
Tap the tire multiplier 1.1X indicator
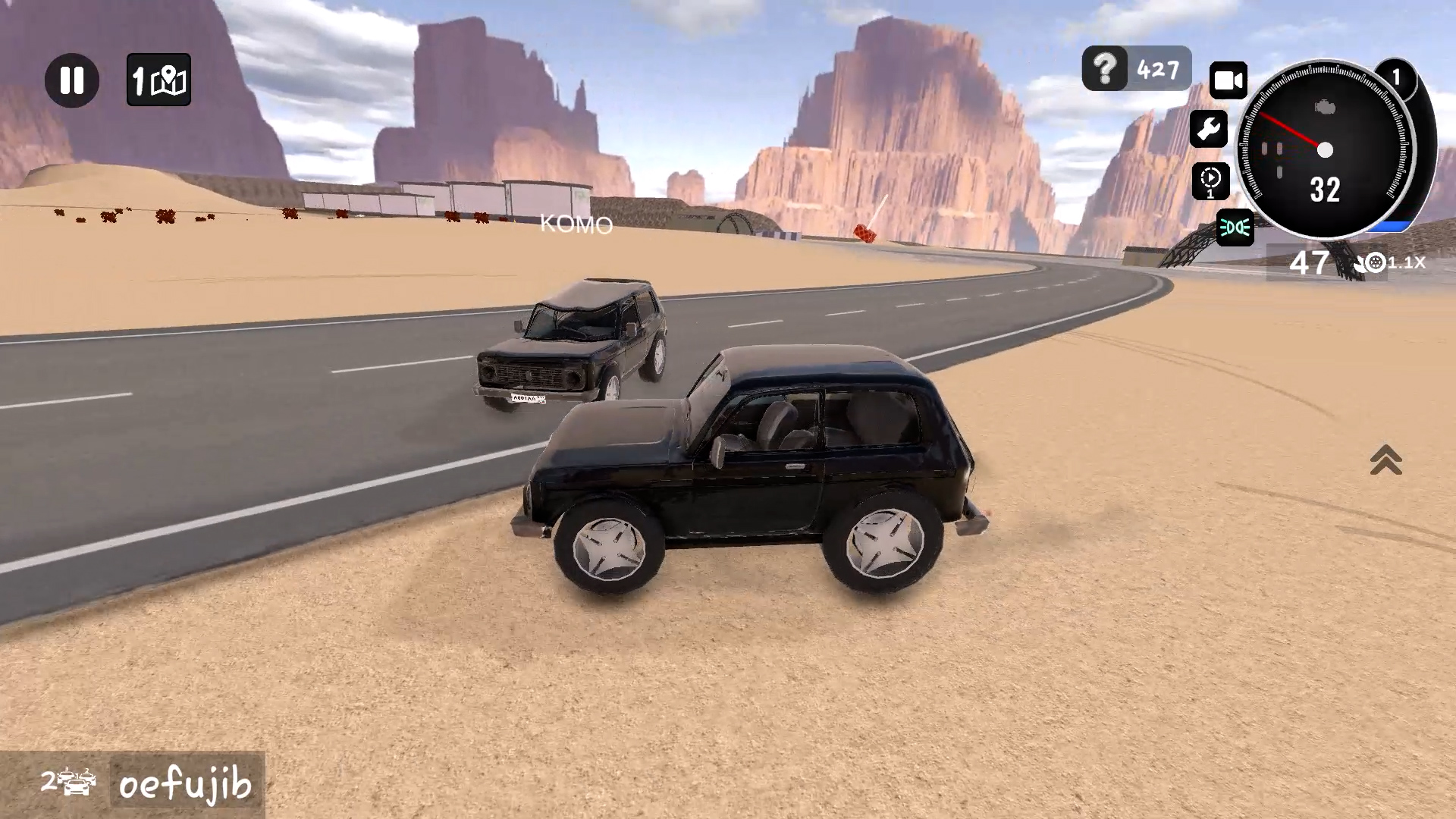(1392, 263)
